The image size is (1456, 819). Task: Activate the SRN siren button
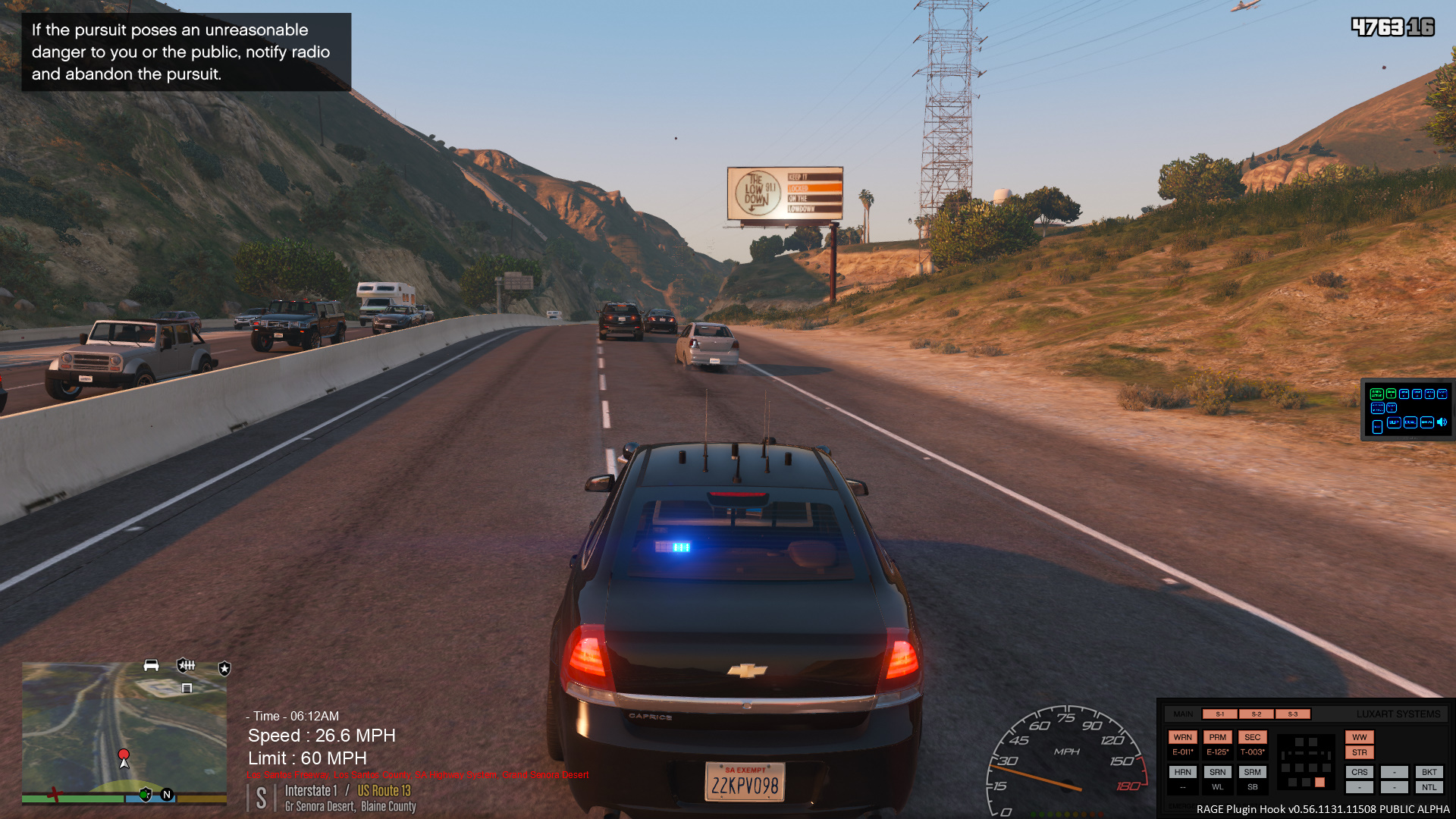coord(1217,772)
